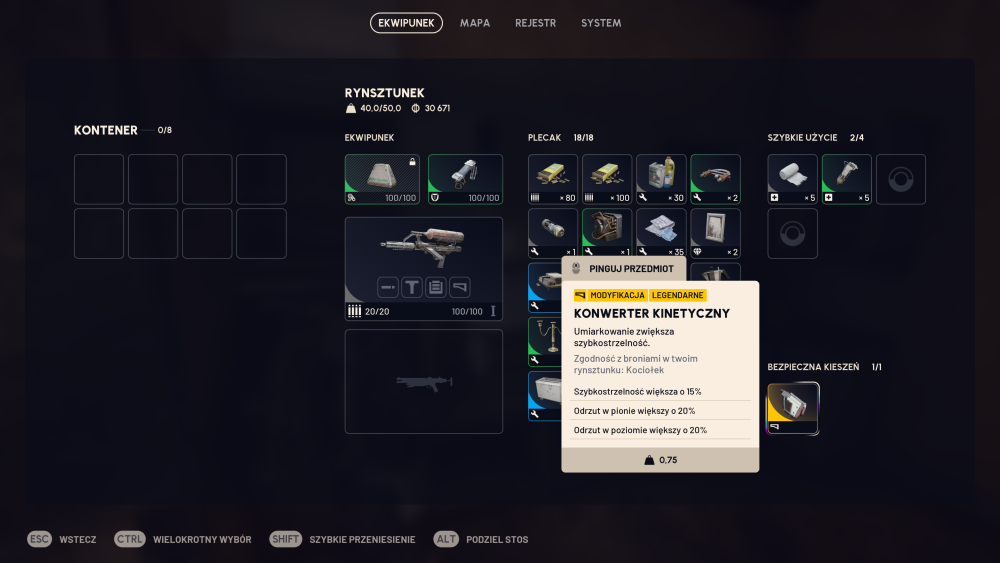Click the picture frame item
1000x563 pixels.
[715, 233]
